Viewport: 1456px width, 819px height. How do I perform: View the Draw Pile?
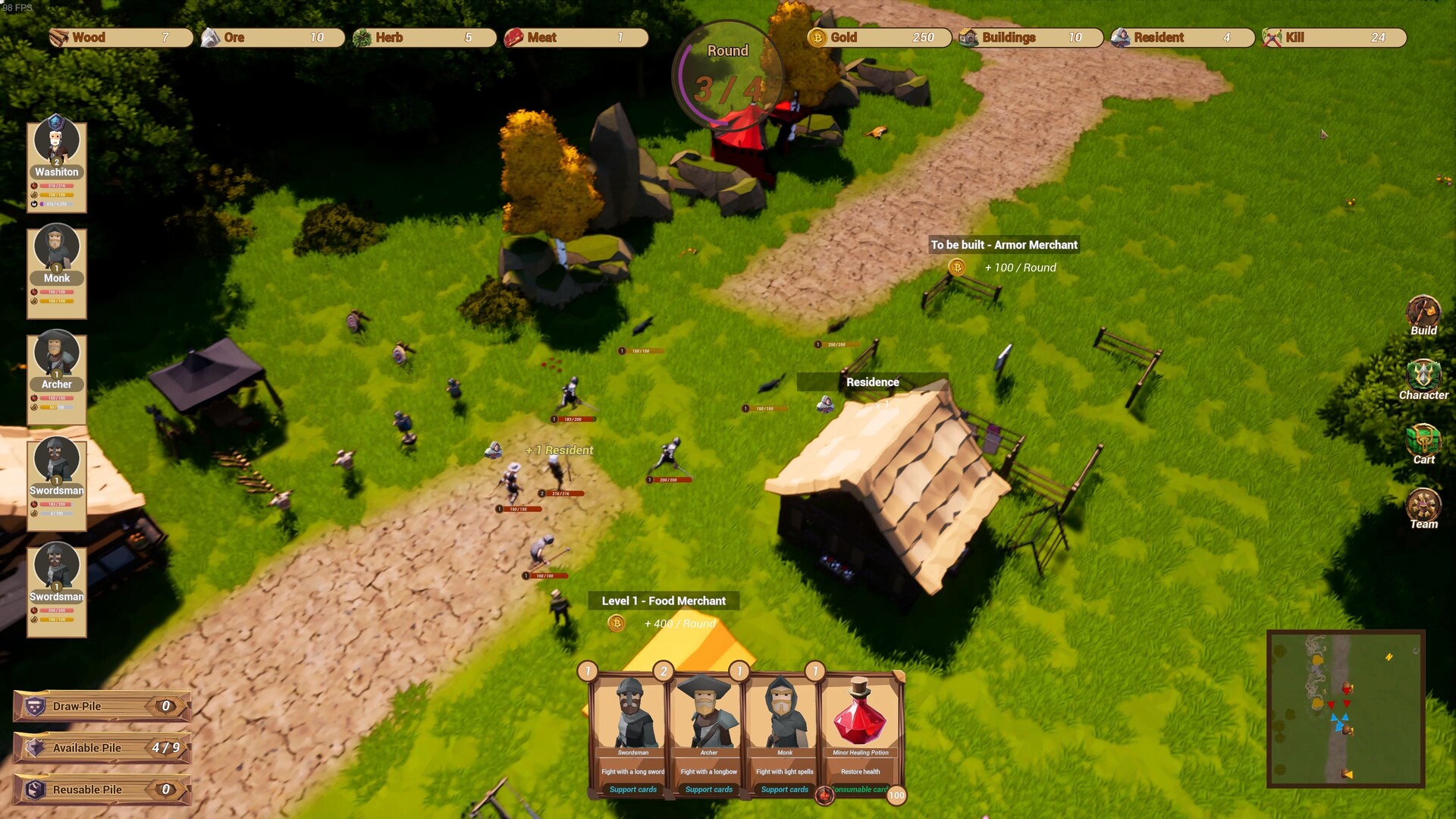tap(102, 706)
